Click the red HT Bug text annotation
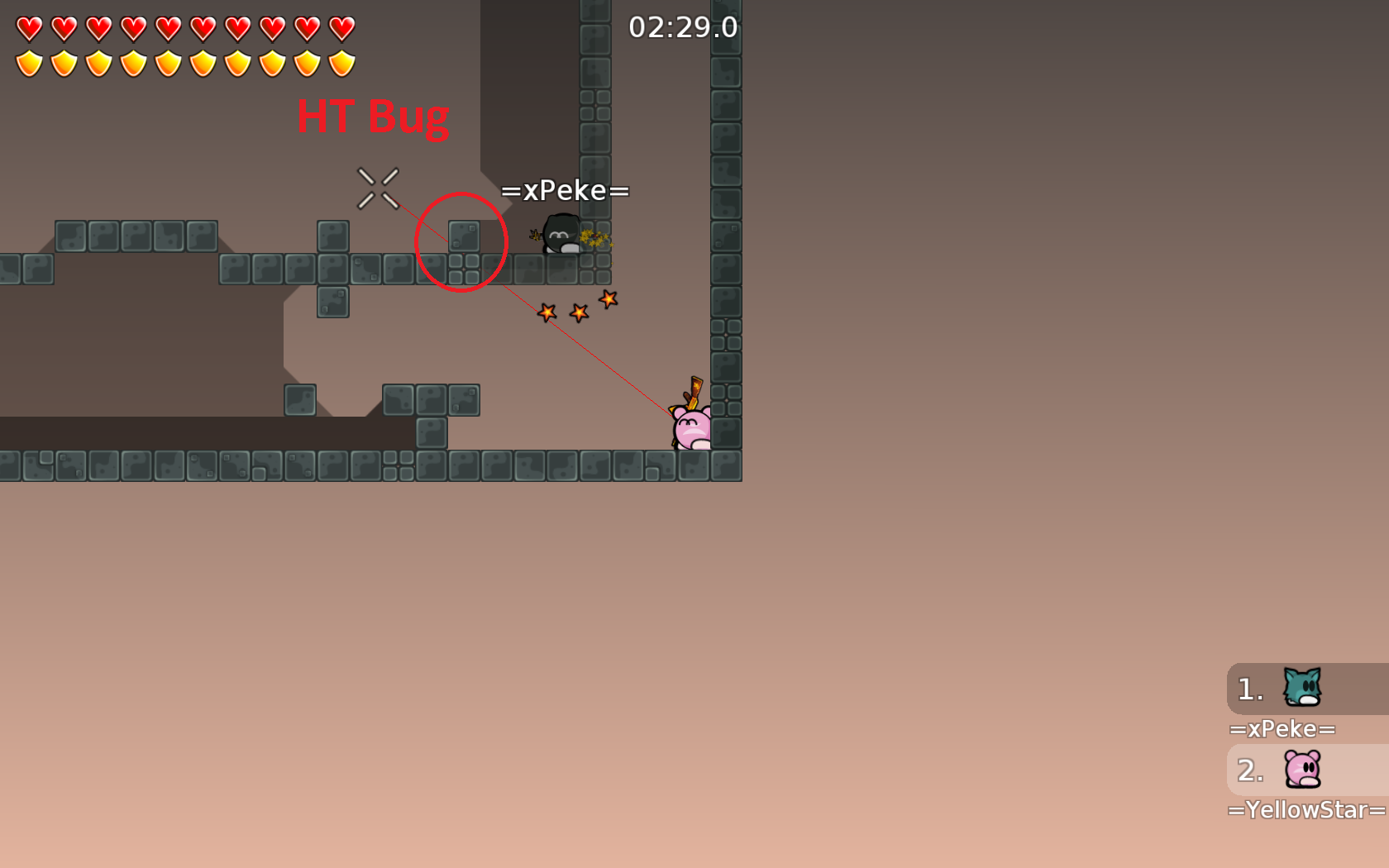This screenshot has height=868, width=1389. pyautogui.click(x=374, y=117)
